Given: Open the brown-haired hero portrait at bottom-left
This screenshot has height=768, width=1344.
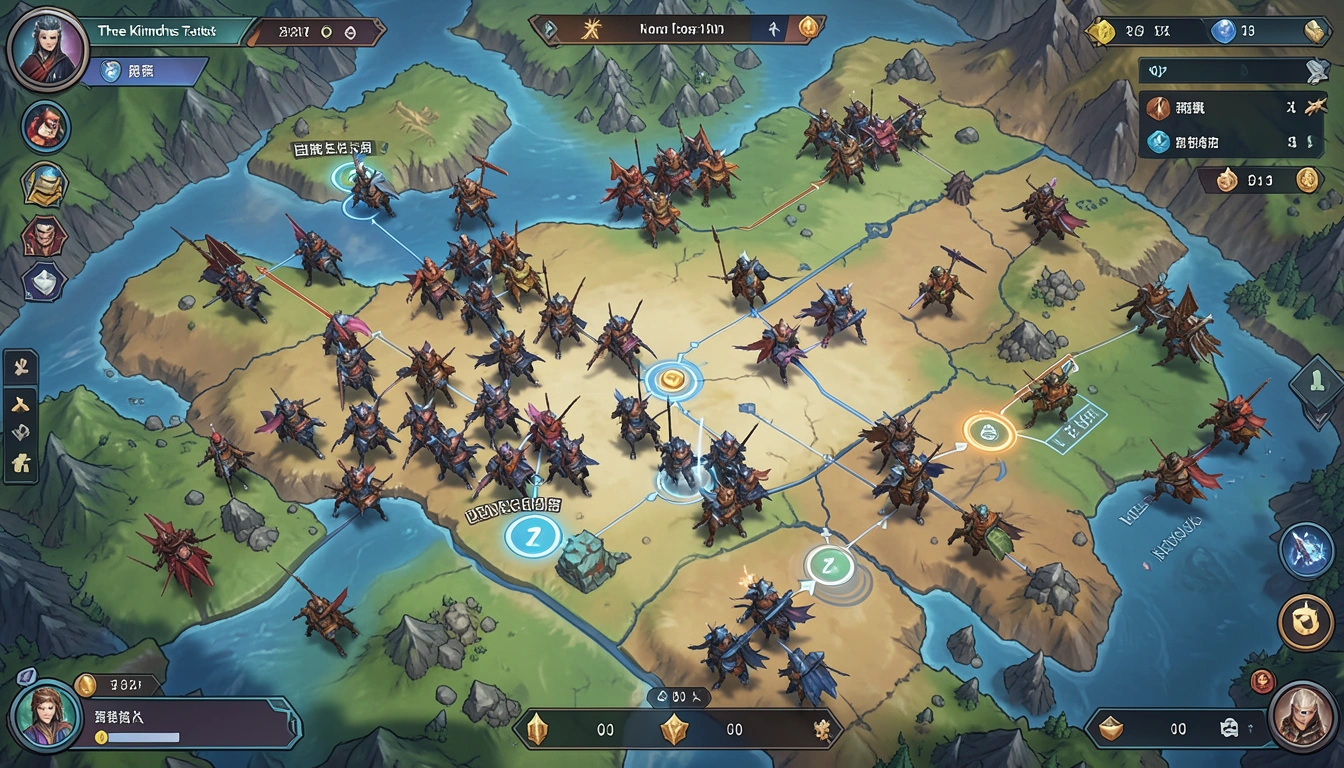Looking at the screenshot, I should [45, 715].
